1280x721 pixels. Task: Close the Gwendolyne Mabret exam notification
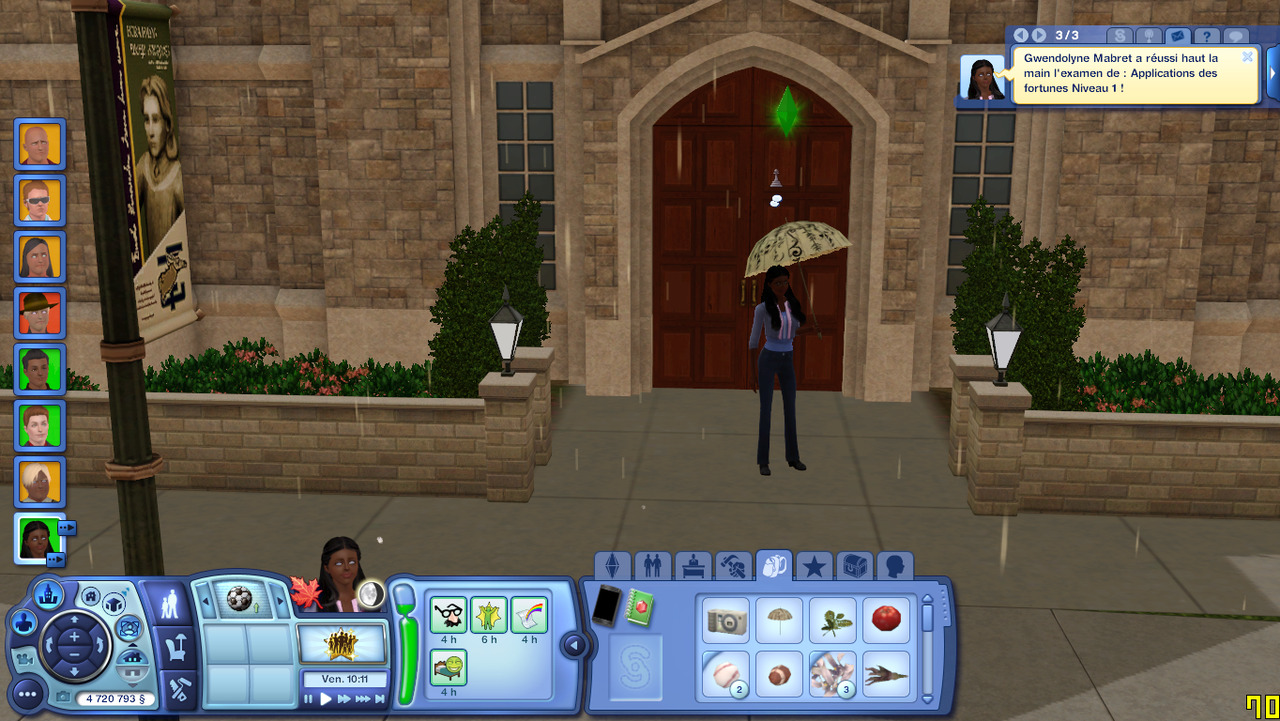coord(1247,57)
